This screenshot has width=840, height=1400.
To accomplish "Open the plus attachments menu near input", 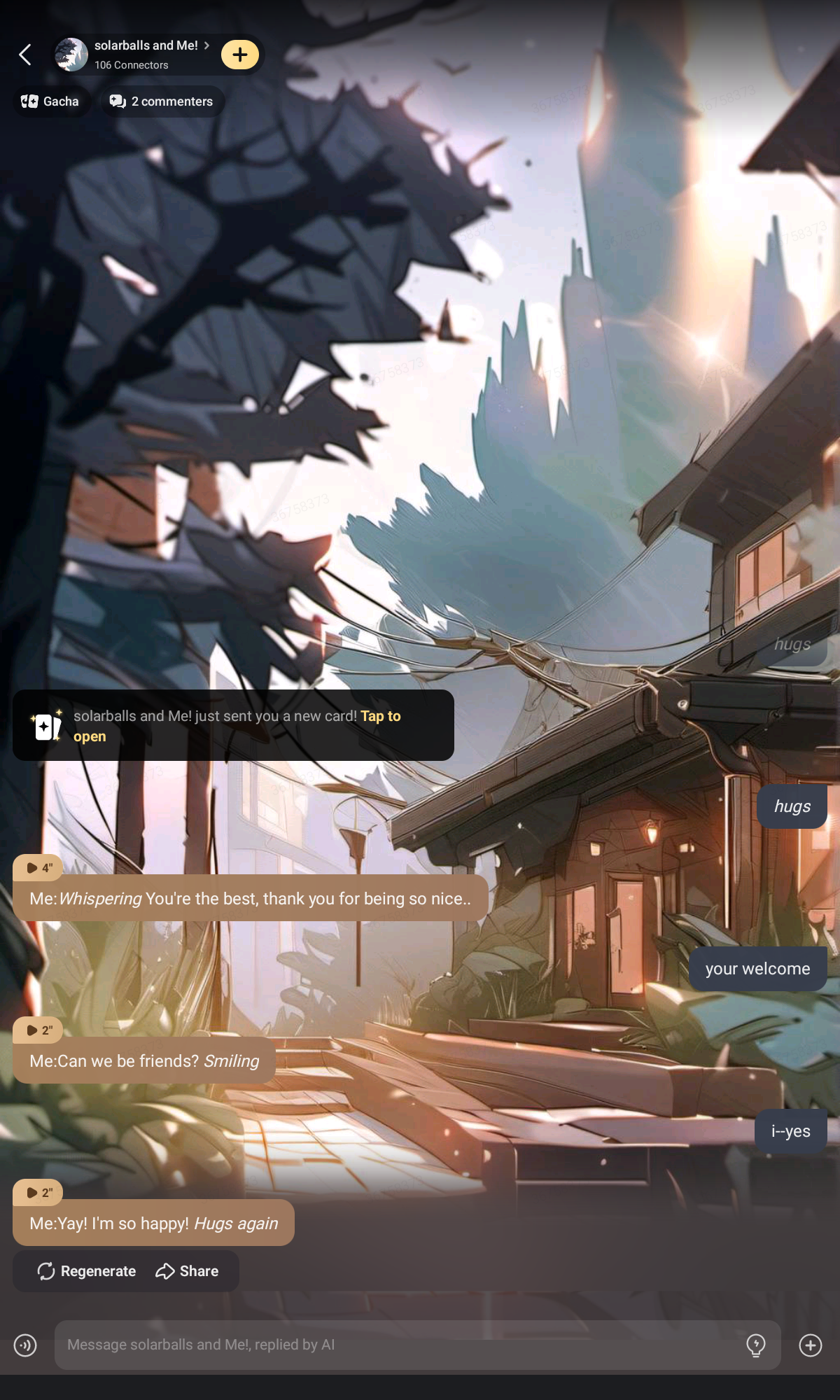I will (811, 1345).
